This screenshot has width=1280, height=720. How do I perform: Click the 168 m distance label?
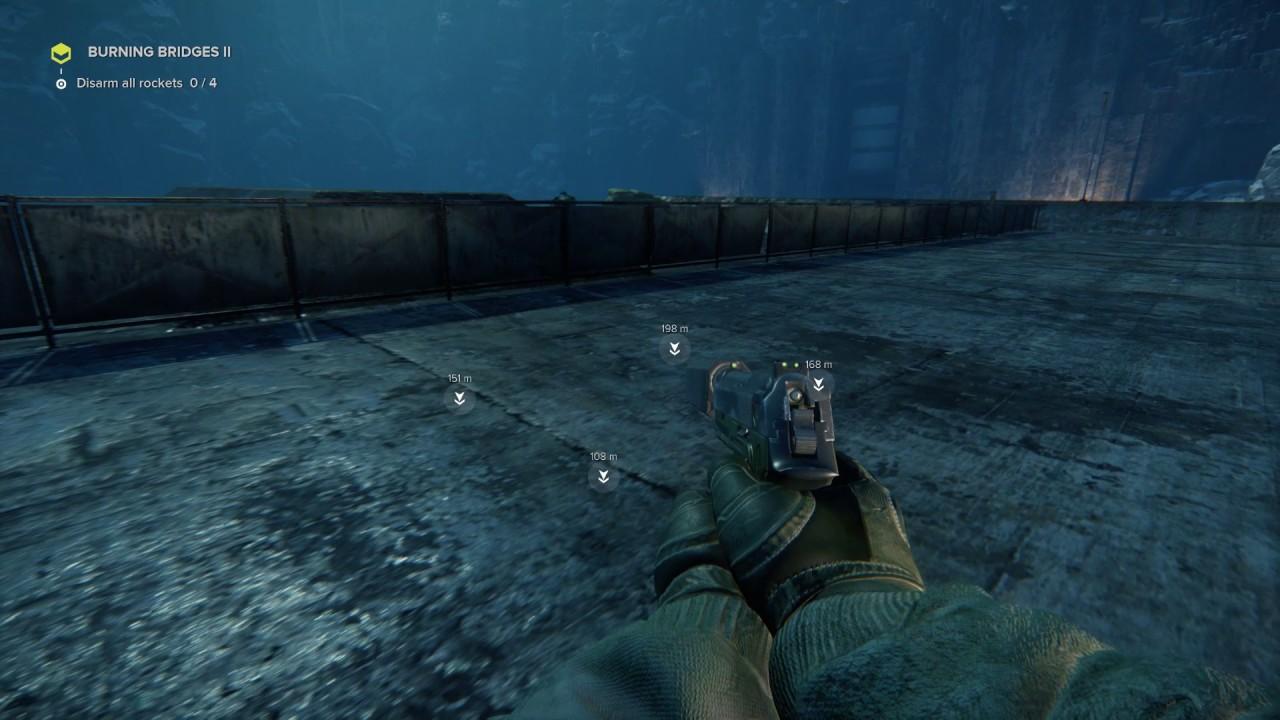817,364
